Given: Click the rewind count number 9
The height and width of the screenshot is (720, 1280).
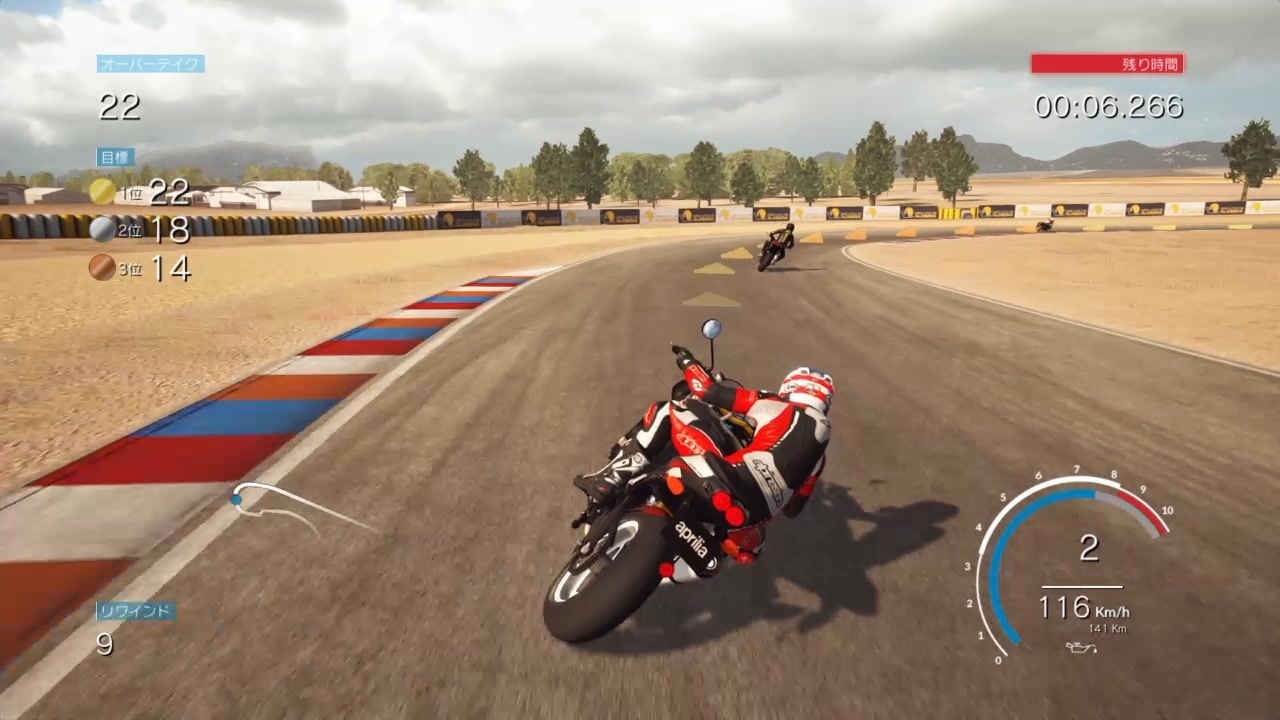Looking at the screenshot, I should click(103, 645).
